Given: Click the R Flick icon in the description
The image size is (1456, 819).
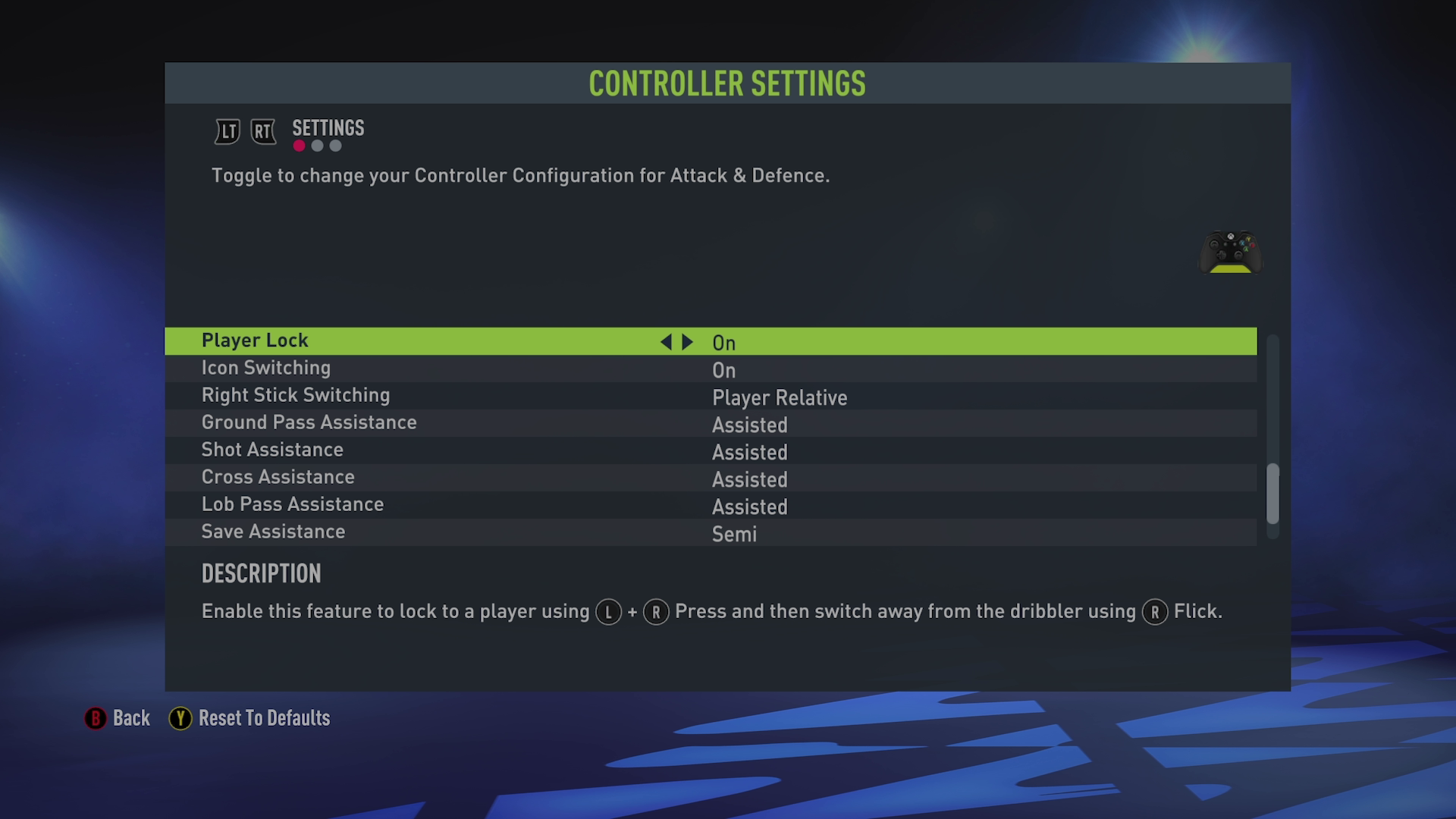Looking at the screenshot, I should click(1154, 611).
